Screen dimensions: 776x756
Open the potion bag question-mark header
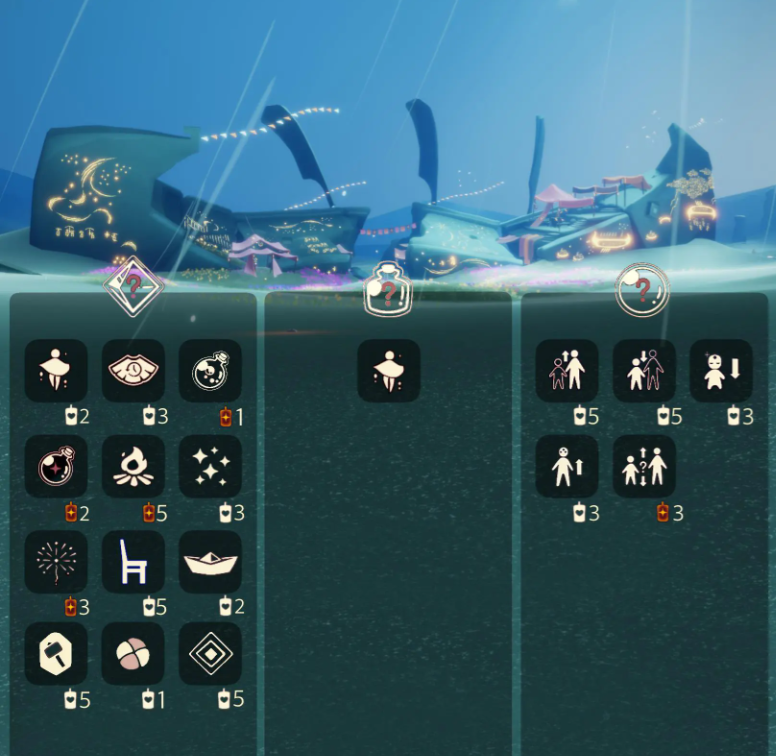pos(388,289)
